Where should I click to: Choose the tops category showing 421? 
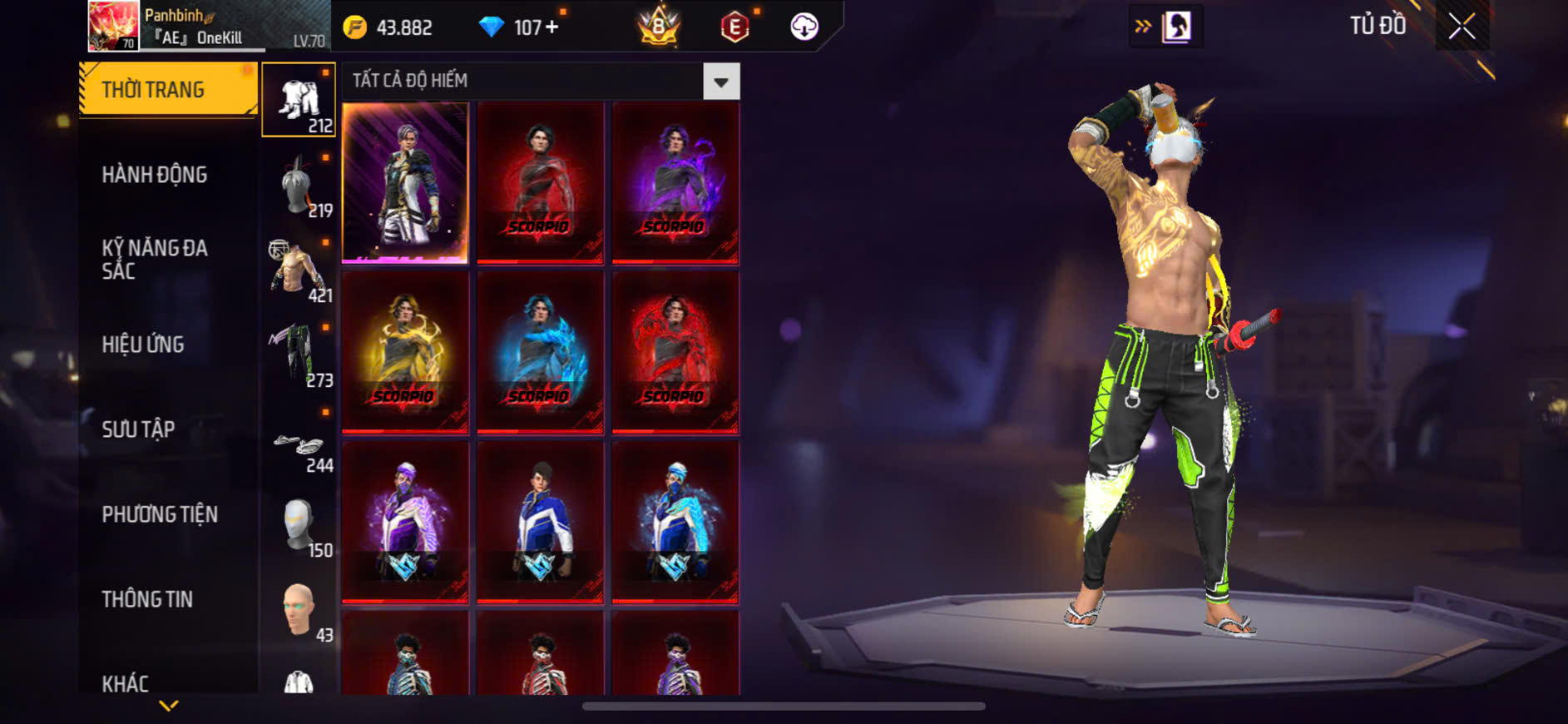299,270
